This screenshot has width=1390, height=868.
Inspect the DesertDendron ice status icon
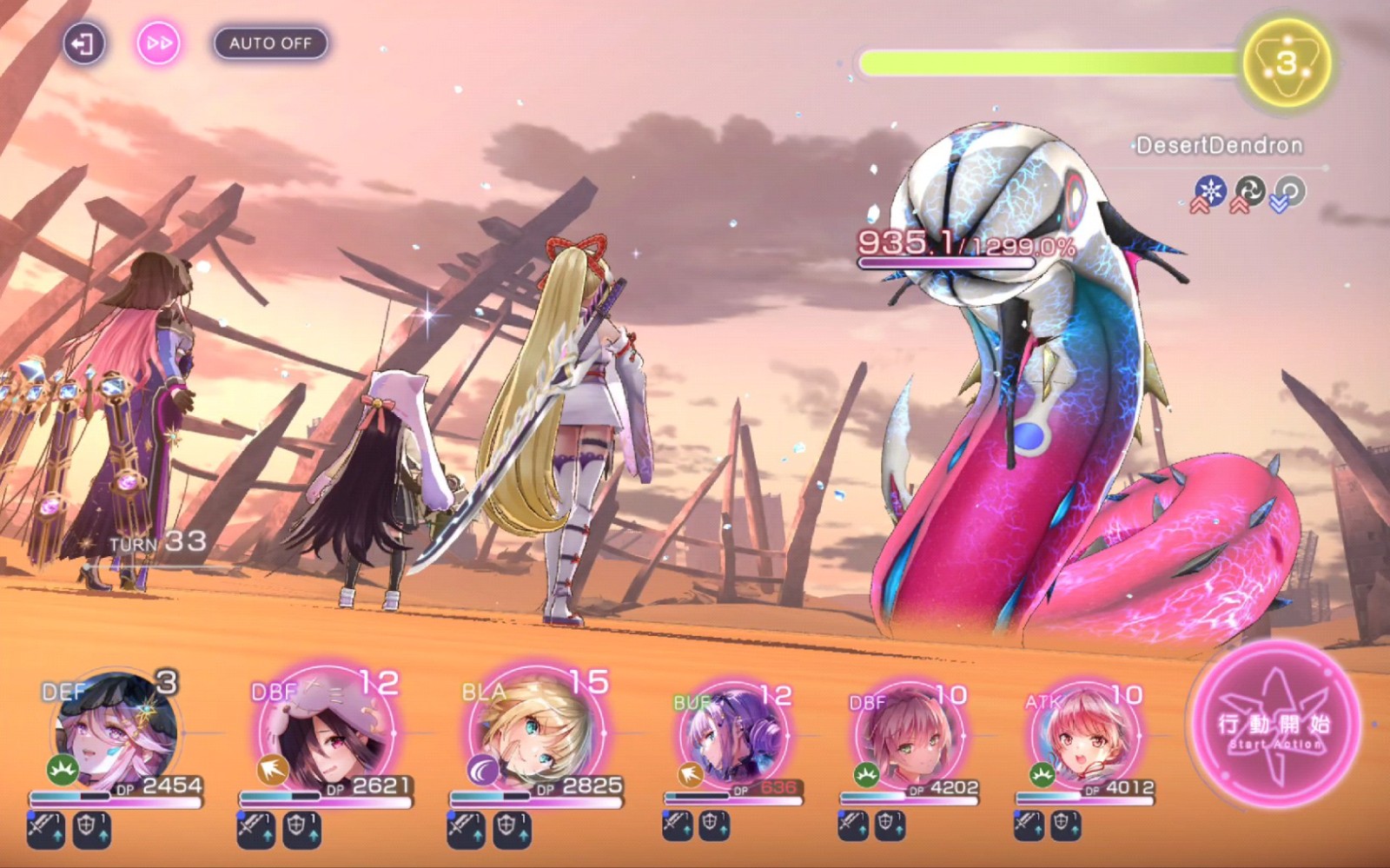click(x=1209, y=190)
